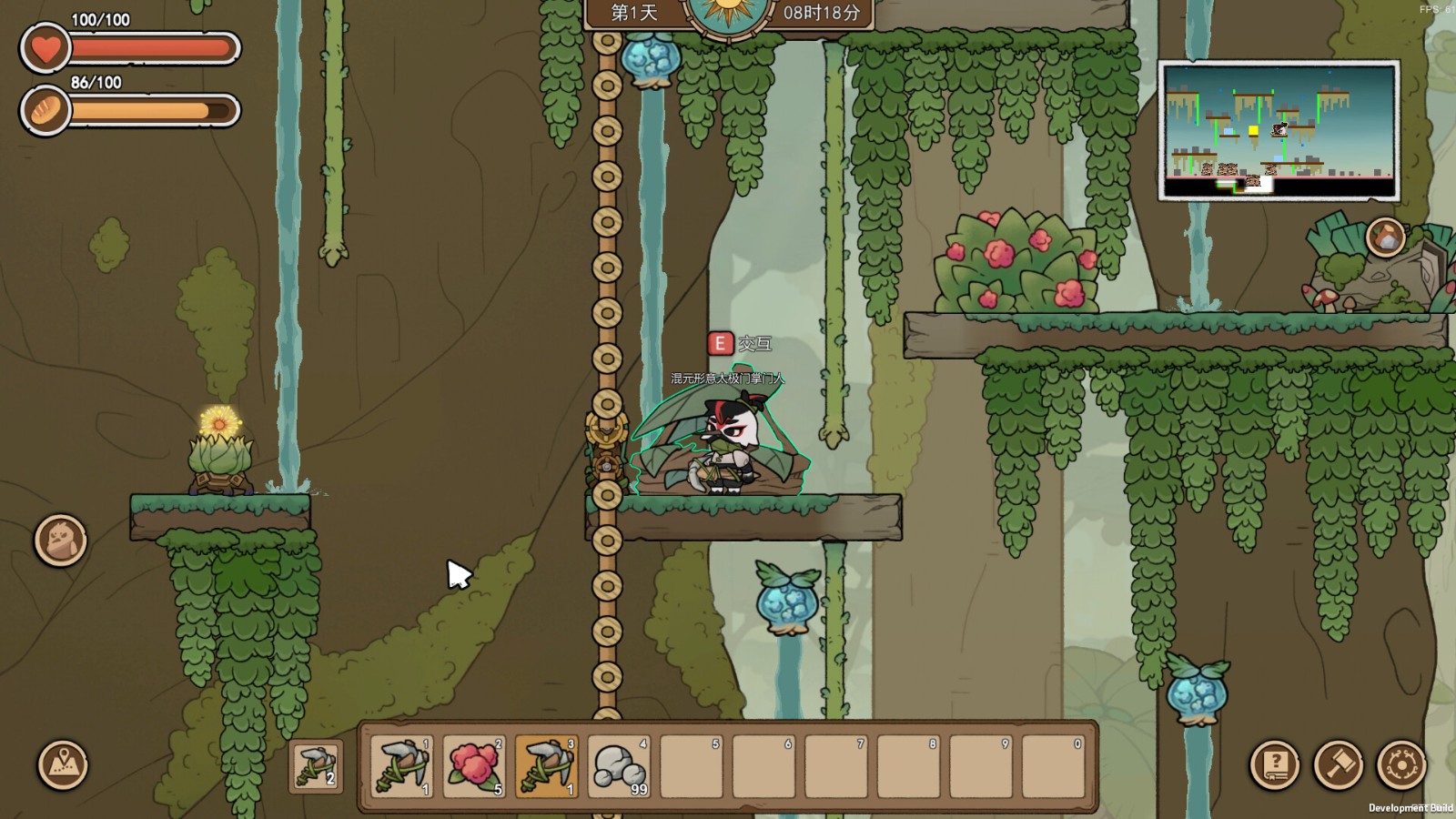Click the round bird character icon

61,541
